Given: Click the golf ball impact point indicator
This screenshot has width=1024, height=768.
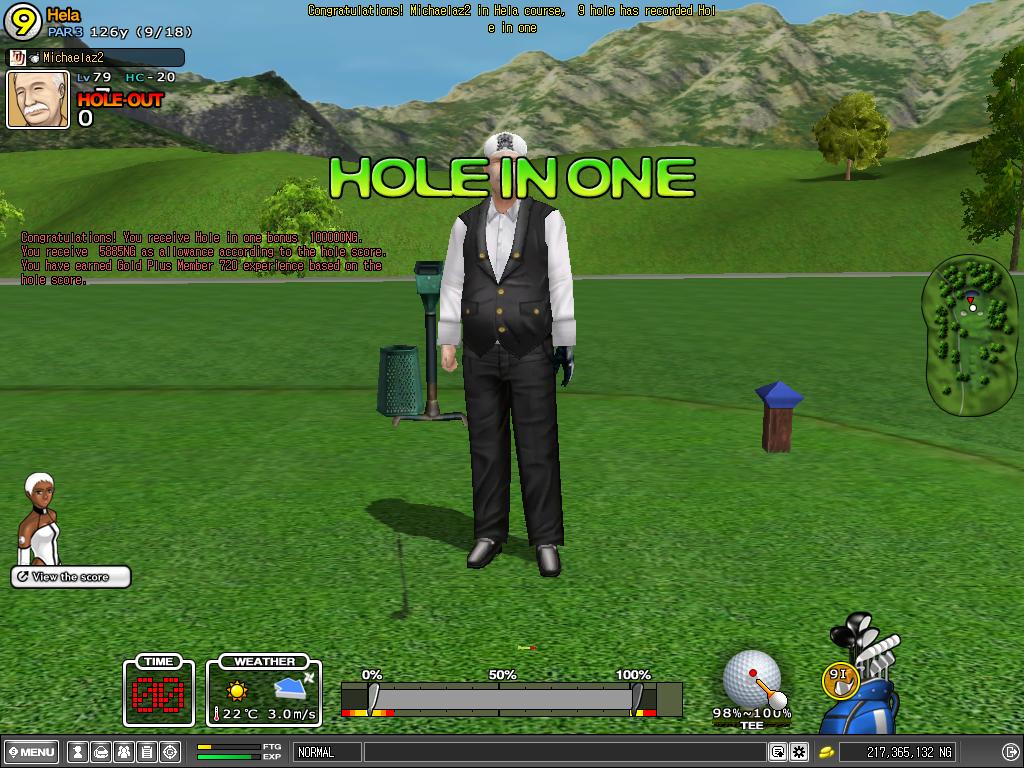Looking at the screenshot, I should pos(751,676).
